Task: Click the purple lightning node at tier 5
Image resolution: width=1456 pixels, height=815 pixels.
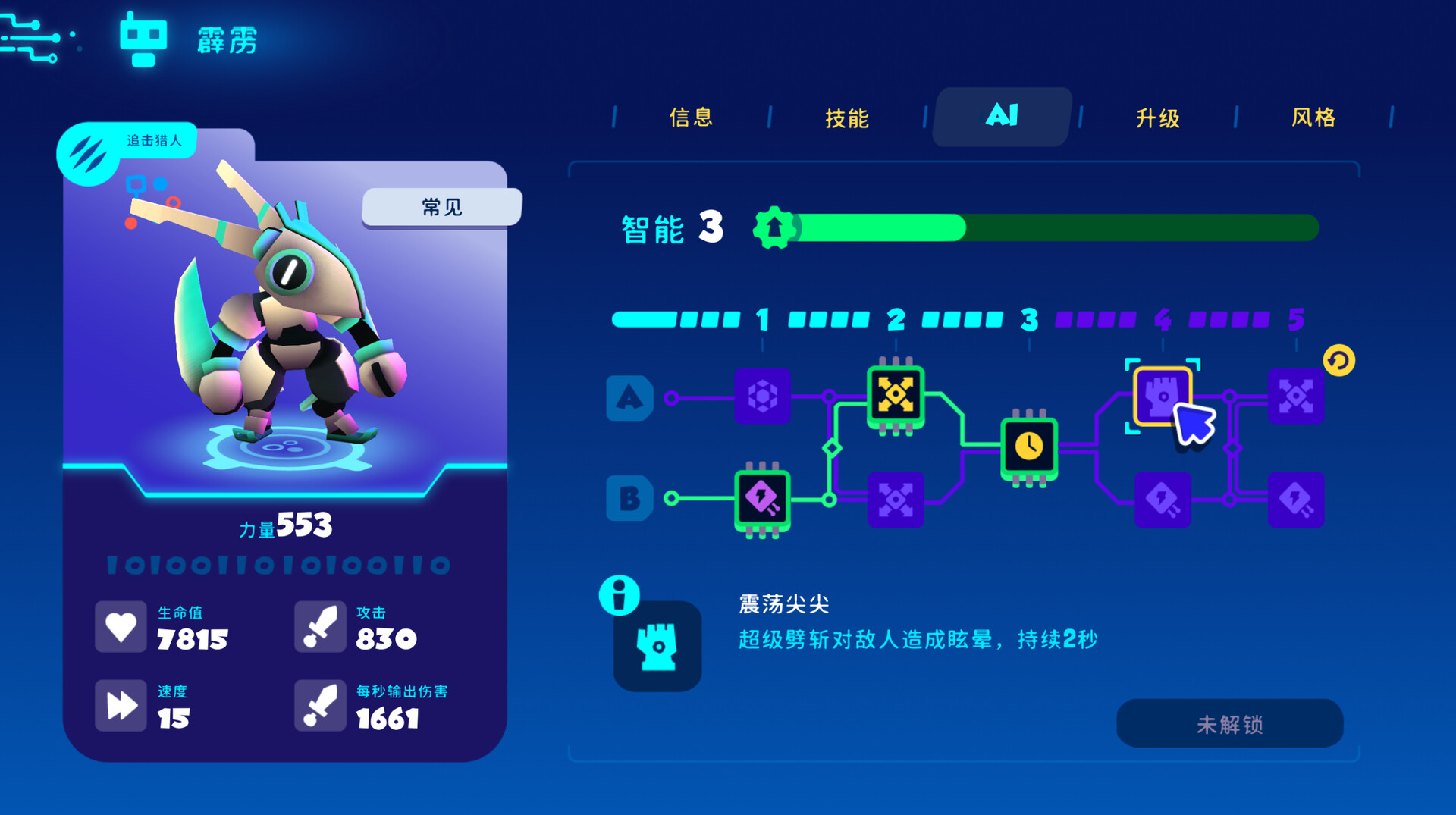Action: (x=1297, y=499)
